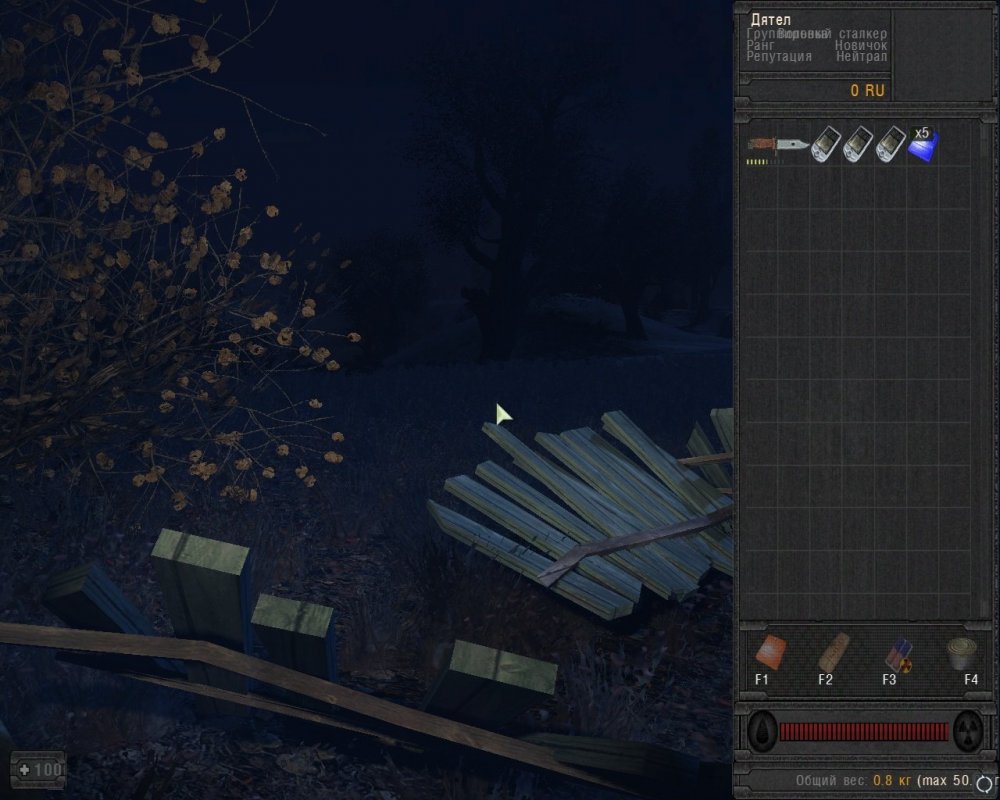
Task: Select the anti-radiation drug in slot F3
Action: [x=897, y=653]
